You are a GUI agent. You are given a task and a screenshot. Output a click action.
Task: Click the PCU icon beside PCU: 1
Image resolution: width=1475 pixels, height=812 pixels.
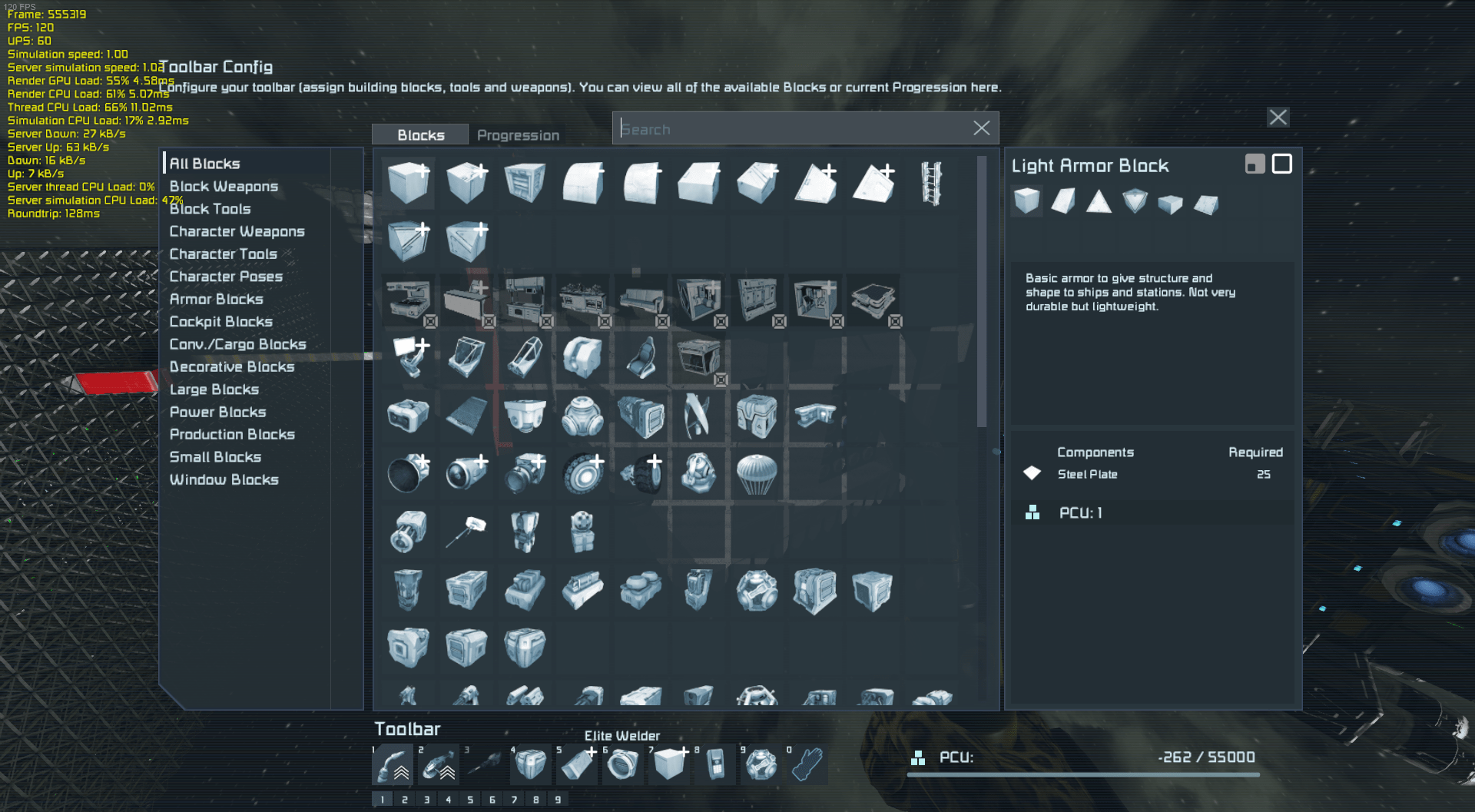[x=1032, y=512]
